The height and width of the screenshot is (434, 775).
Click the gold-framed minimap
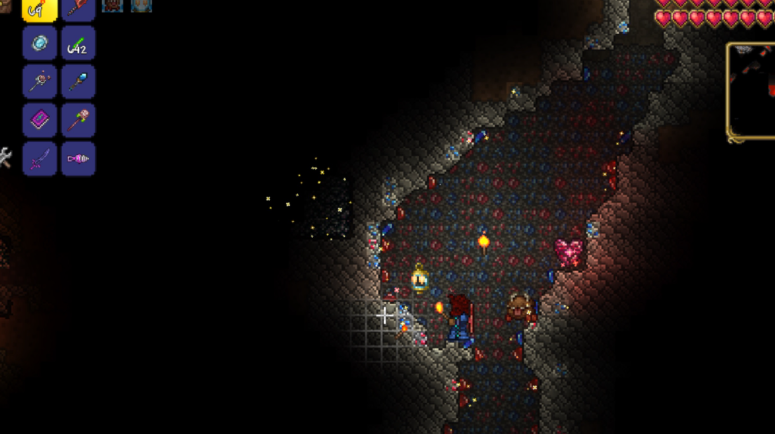[x=752, y=91]
